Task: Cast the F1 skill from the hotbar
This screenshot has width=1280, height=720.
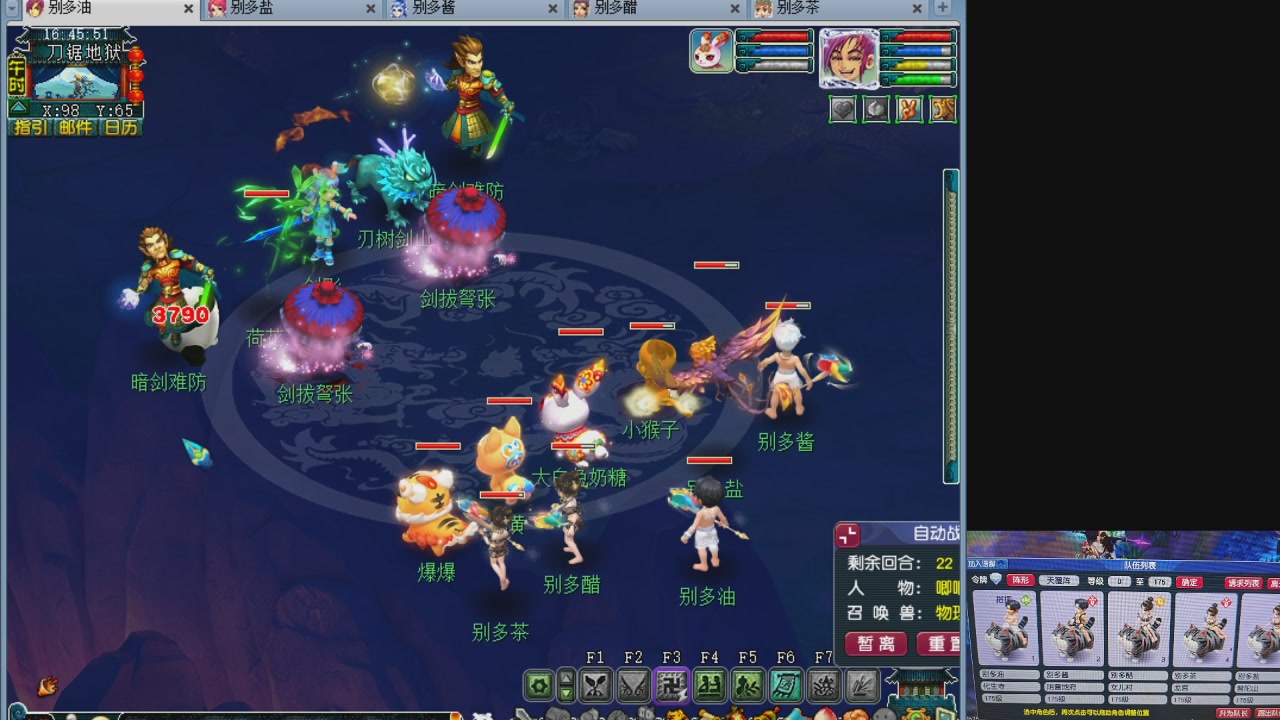Action: click(x=597, y=685)
